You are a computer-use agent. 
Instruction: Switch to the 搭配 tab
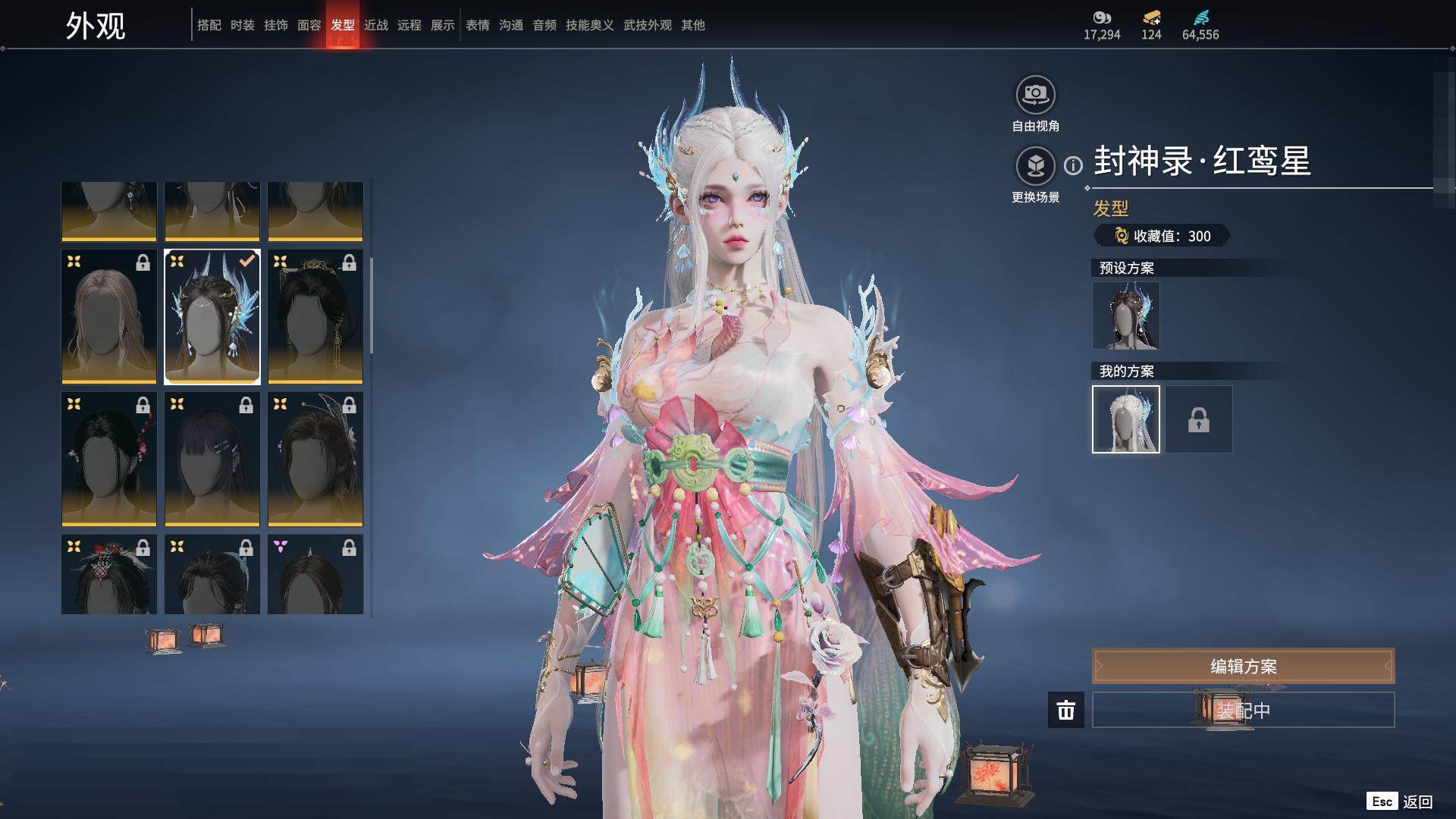[x=209, y=25]
